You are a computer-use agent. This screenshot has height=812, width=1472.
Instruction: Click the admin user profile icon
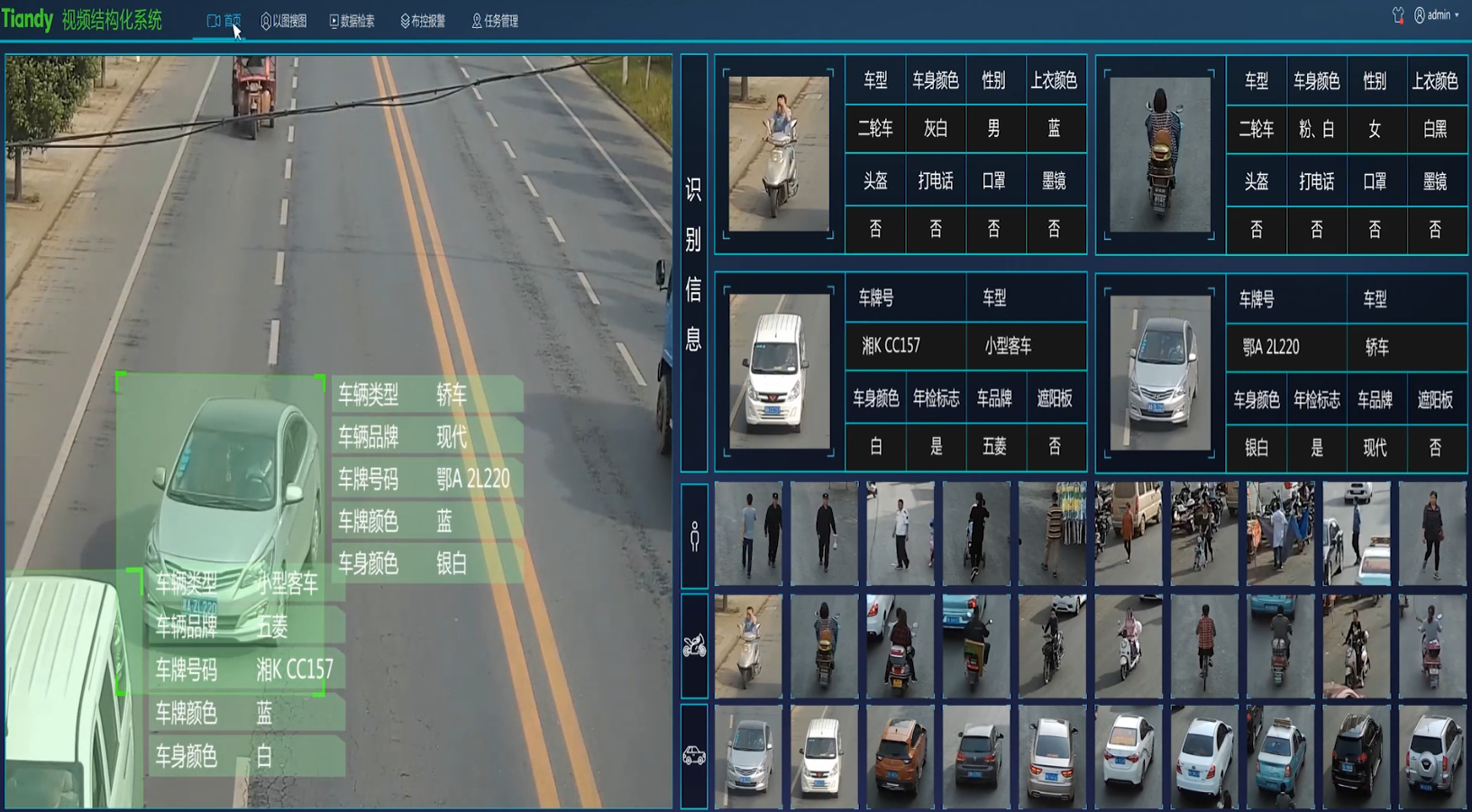click(1422, 15)
